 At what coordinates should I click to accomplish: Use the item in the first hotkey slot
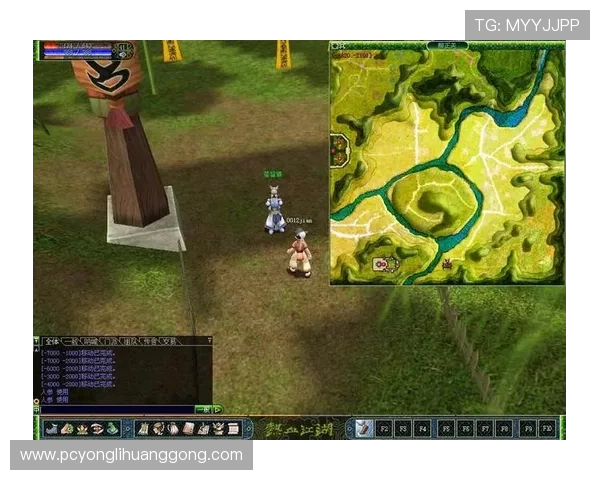point(364,428)
